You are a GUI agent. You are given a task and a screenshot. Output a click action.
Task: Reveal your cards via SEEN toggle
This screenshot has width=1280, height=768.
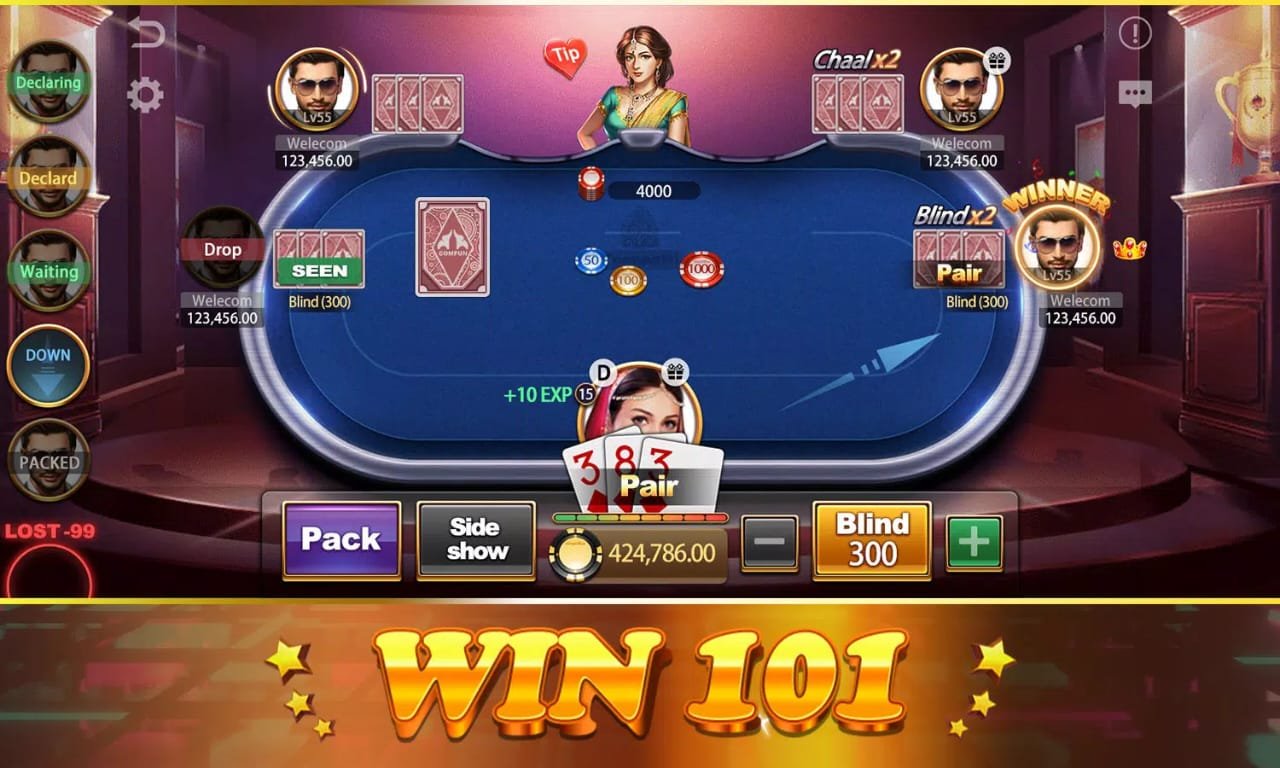(x=319, y=271)
